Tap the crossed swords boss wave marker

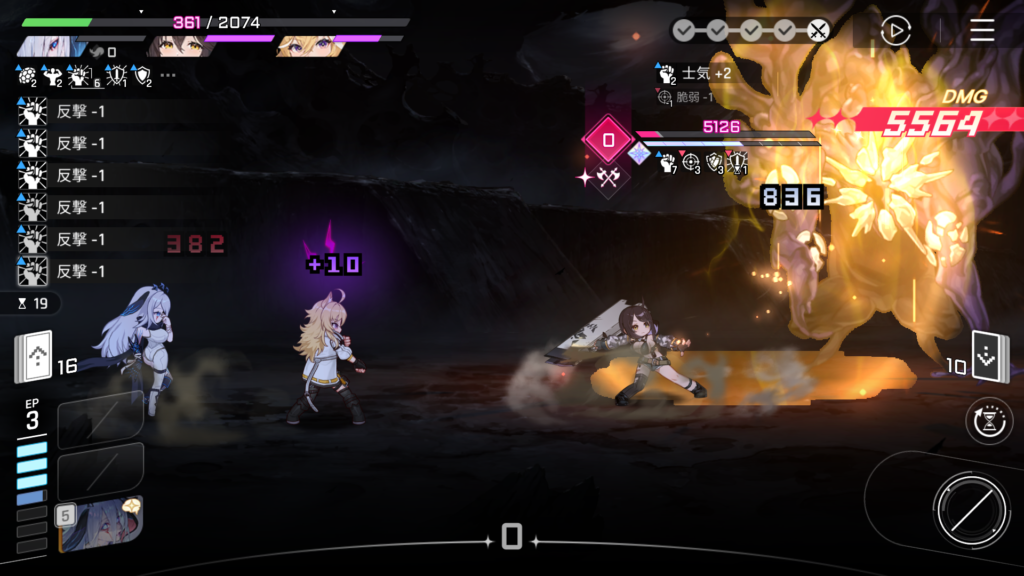[x=818, y=31]
